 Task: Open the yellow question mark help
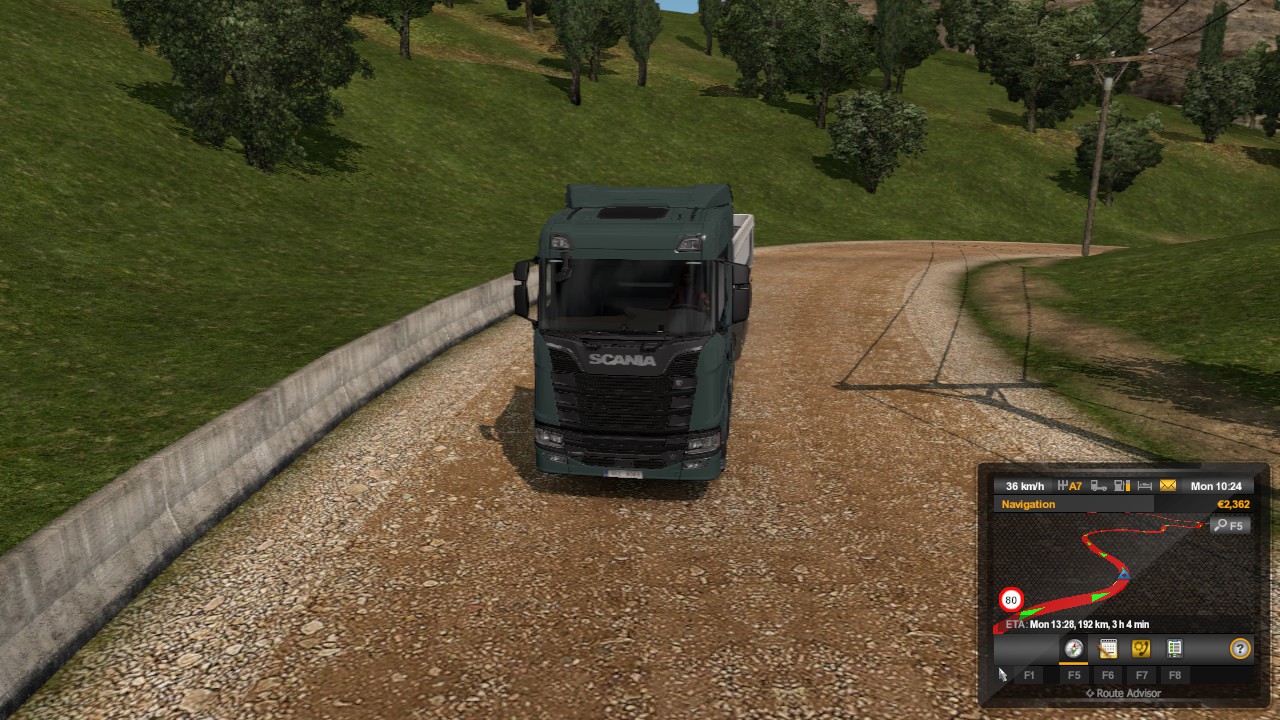pos(1240,648)
